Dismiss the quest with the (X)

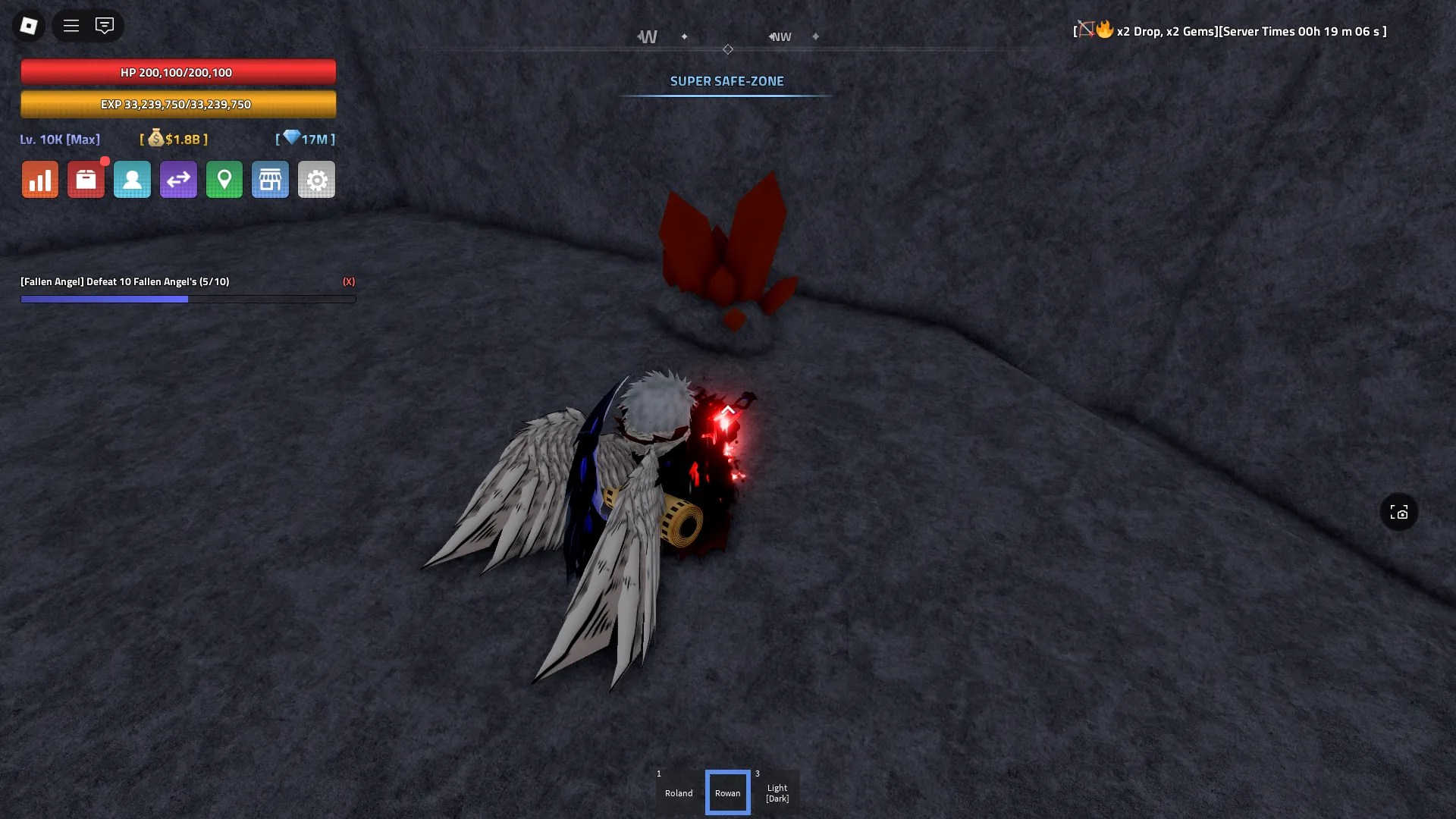click(349, 281)
